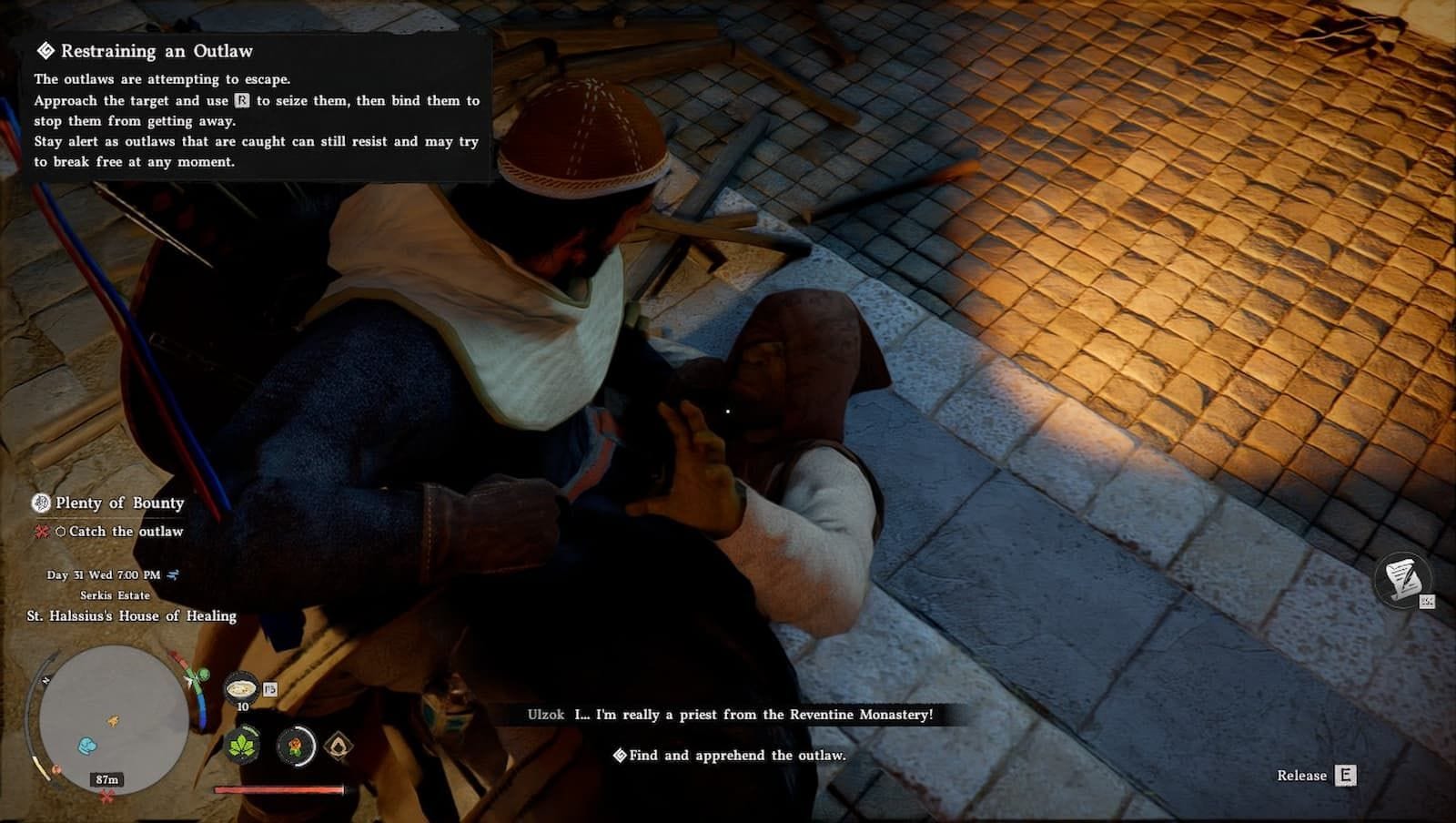Open the scroll and quill journal icon
Image resolution: width=1456 pixels, height=823 pixels.
[x=1401, y=578]
